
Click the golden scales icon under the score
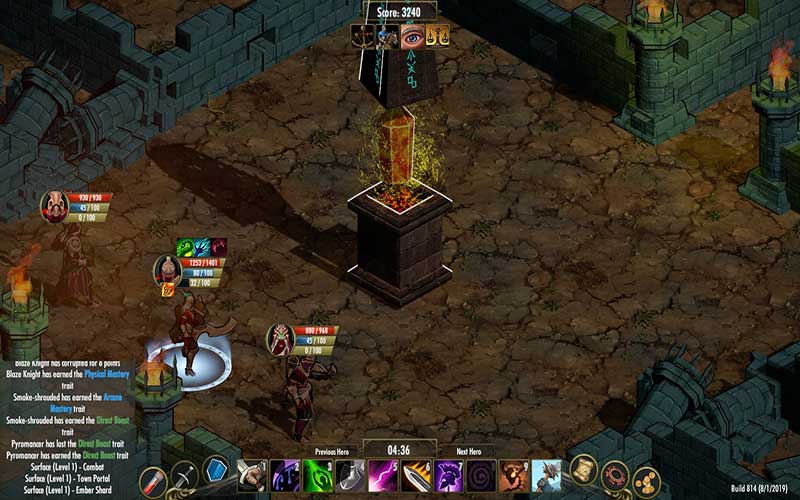coord(437,37)
